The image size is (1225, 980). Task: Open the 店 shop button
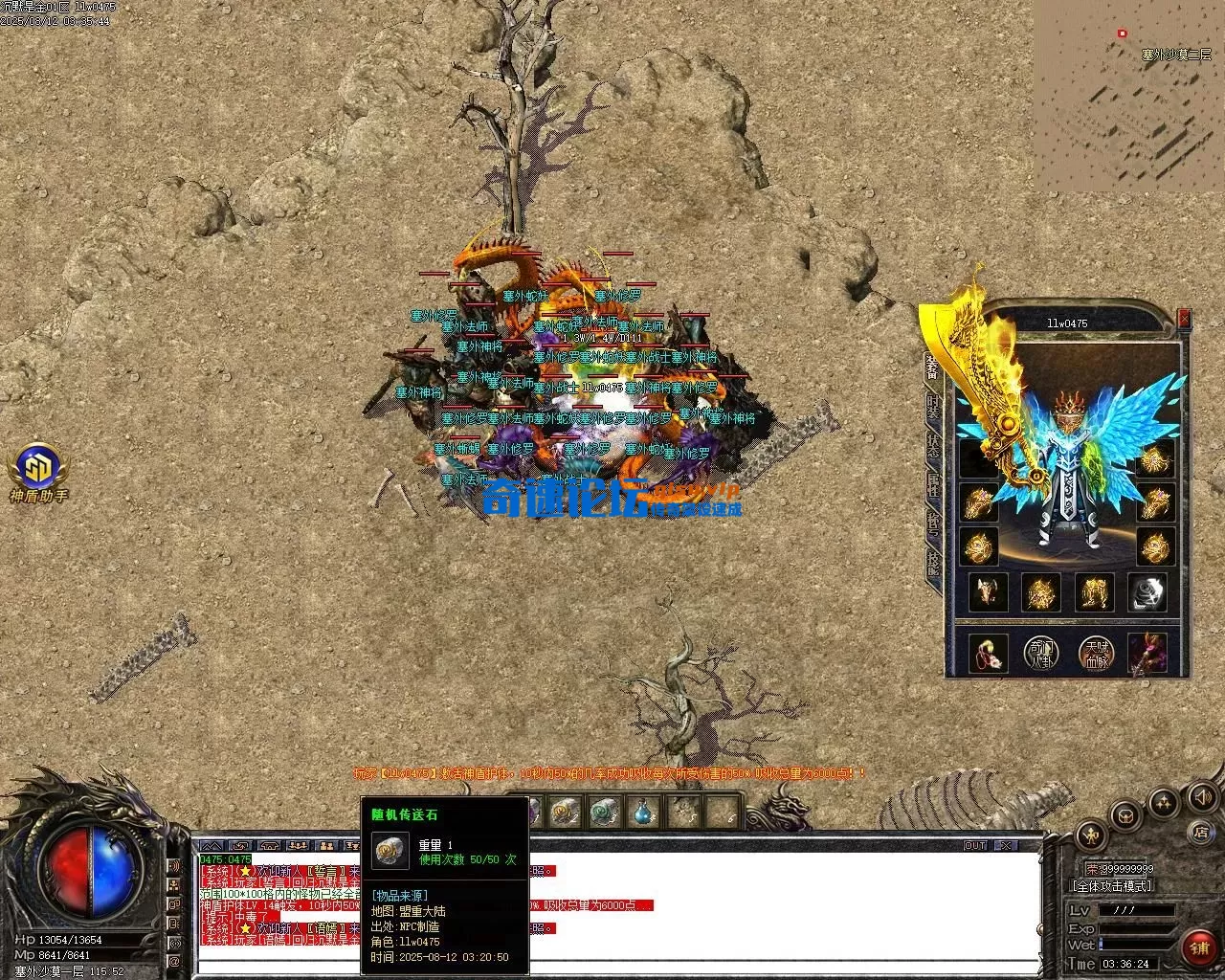1201,833
